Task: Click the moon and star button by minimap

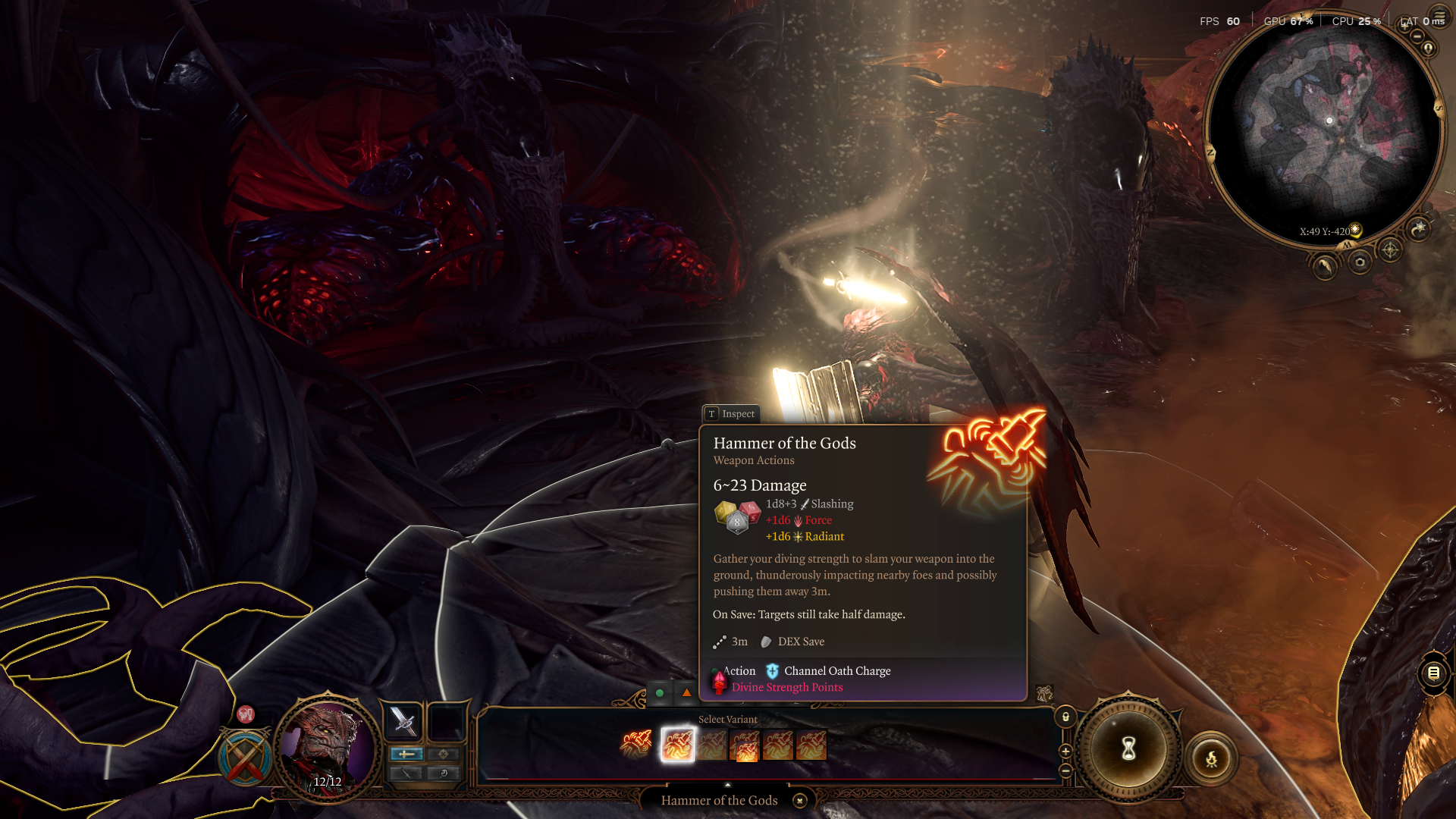Action: (x=1419, y=227)
